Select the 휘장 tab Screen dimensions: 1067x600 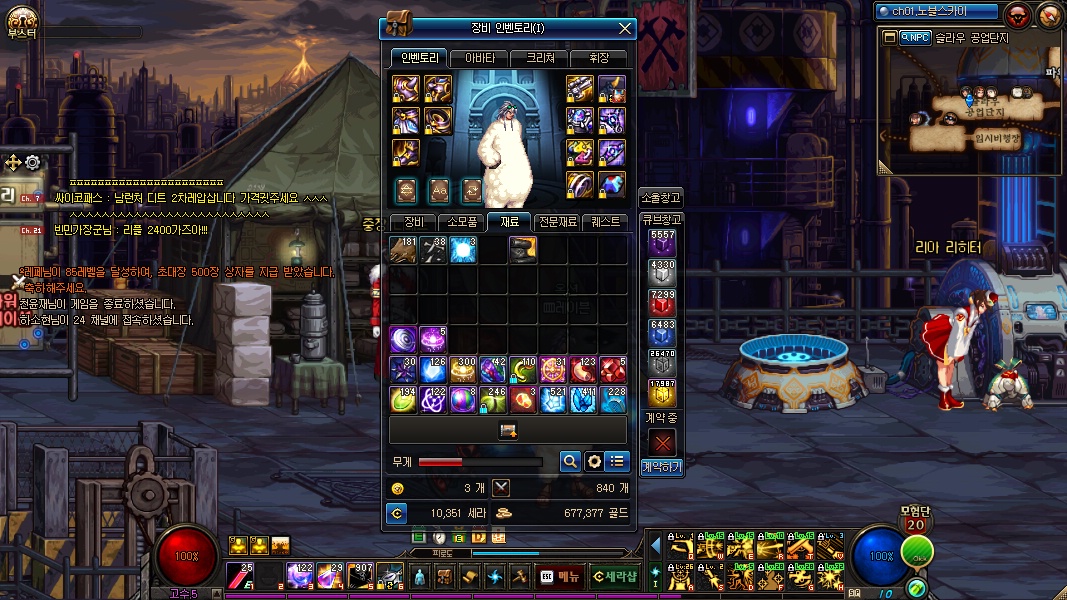598,58
